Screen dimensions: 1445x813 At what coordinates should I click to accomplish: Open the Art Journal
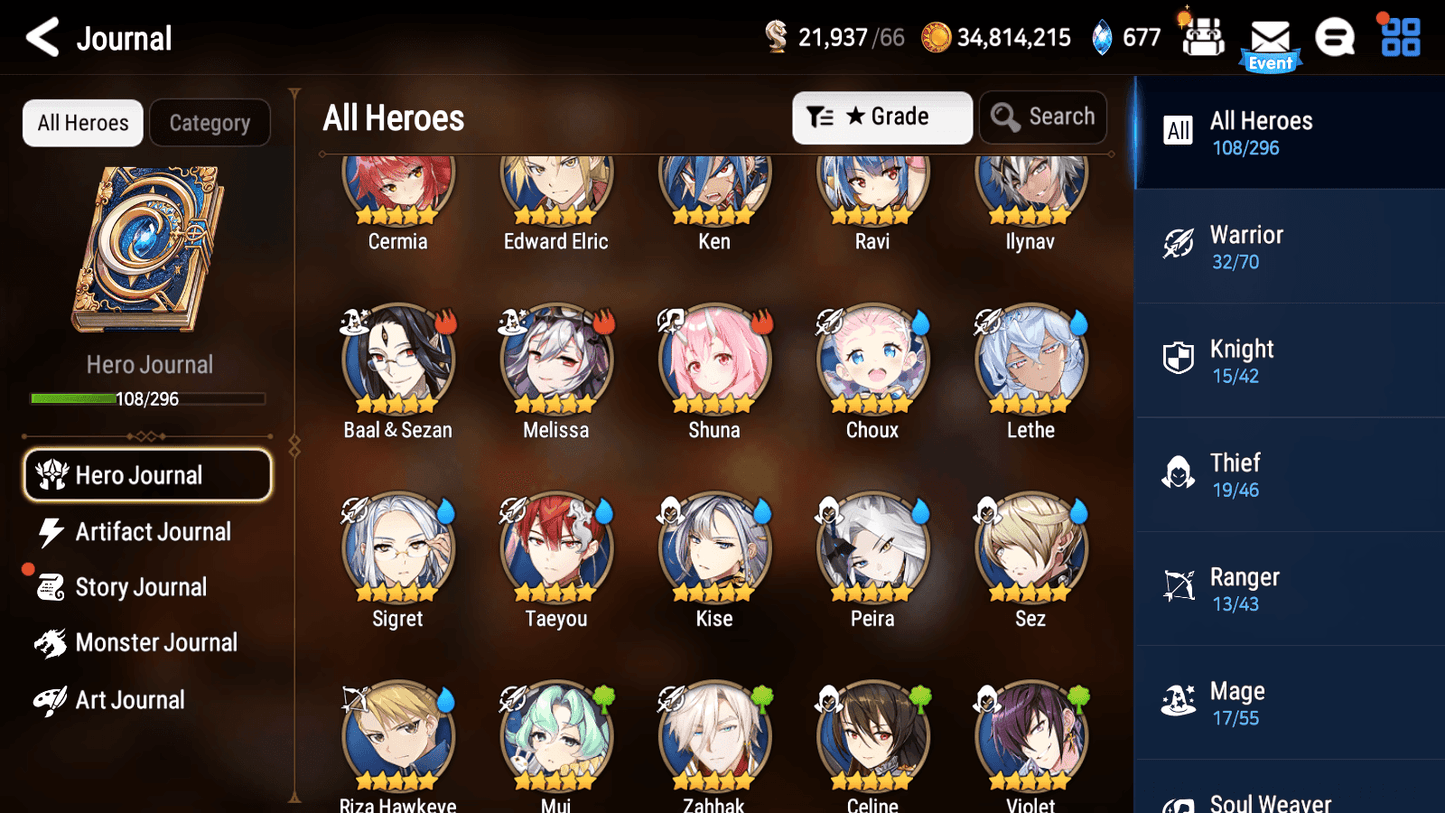coord(130,699)
